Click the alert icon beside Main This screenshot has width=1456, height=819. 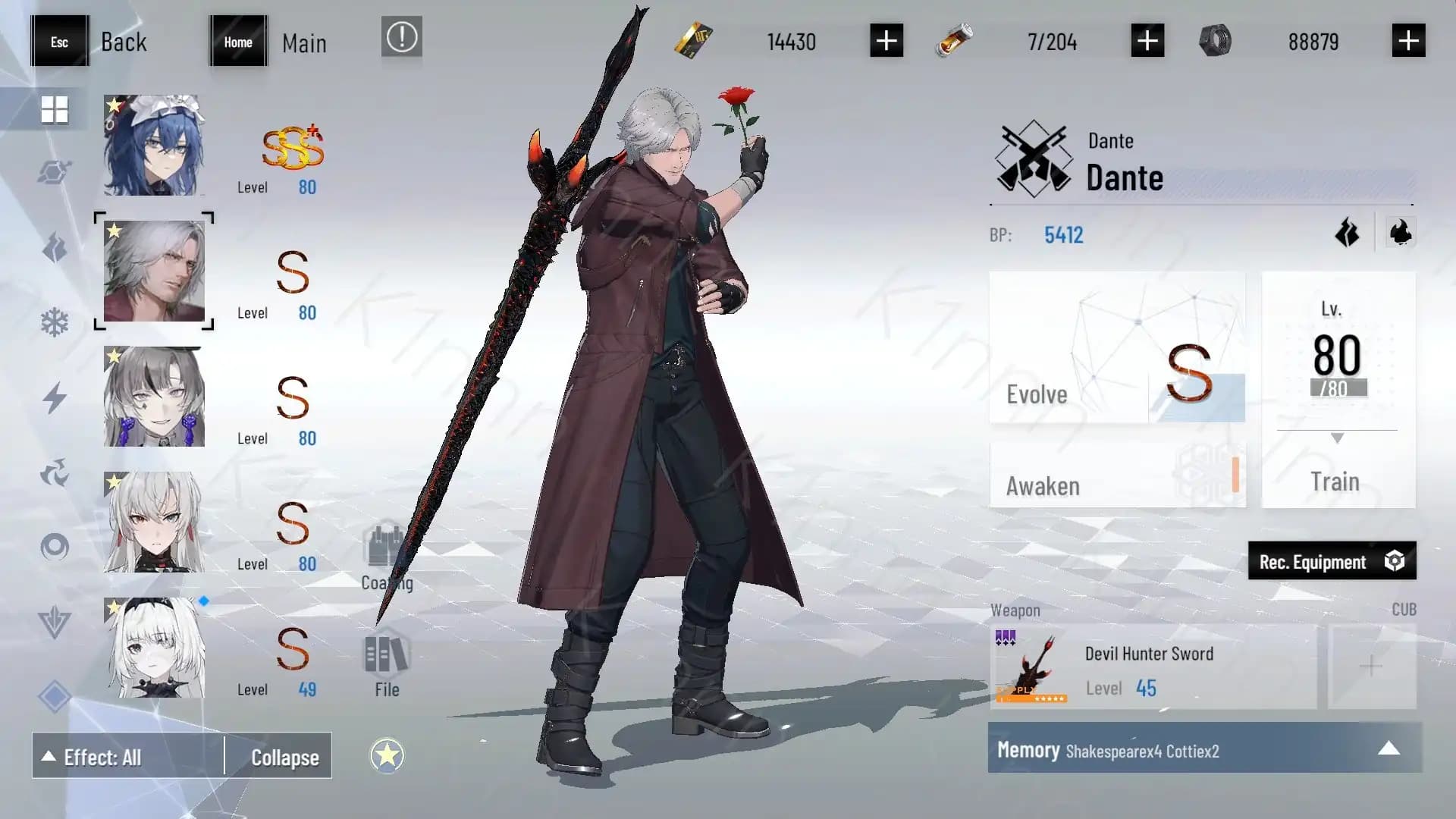tap(401, 37)
